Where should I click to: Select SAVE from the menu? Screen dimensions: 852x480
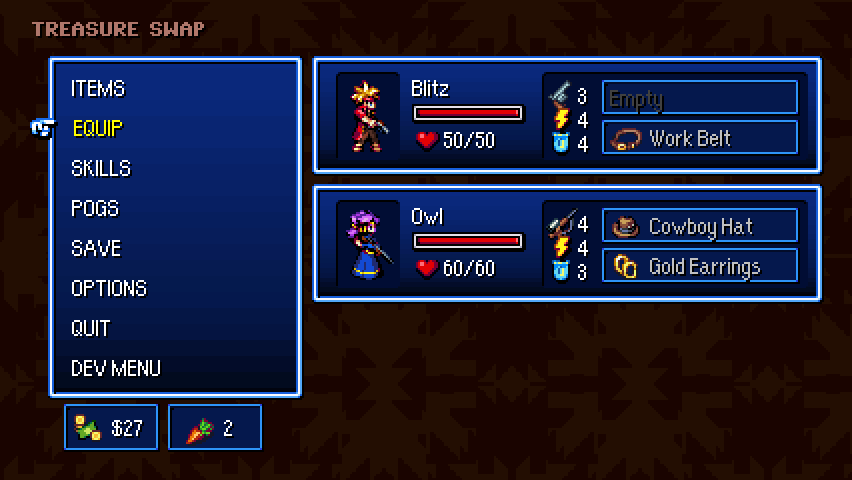coord(96,249)
